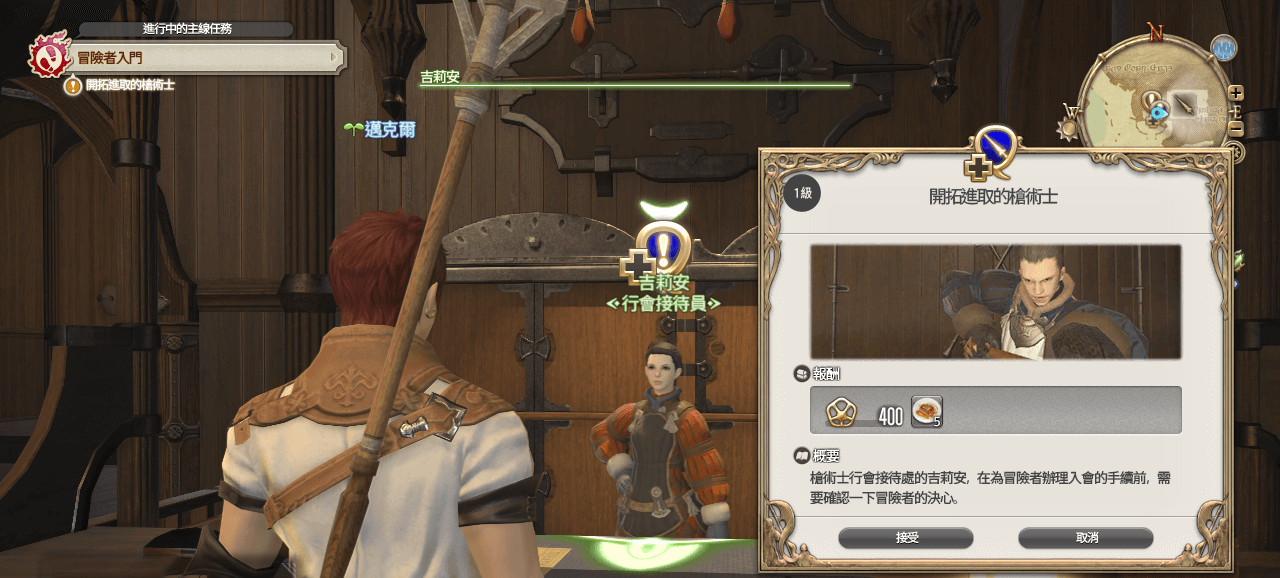Accept the quest with the 接受 button

pyautogui.click(x=906, y=538)
